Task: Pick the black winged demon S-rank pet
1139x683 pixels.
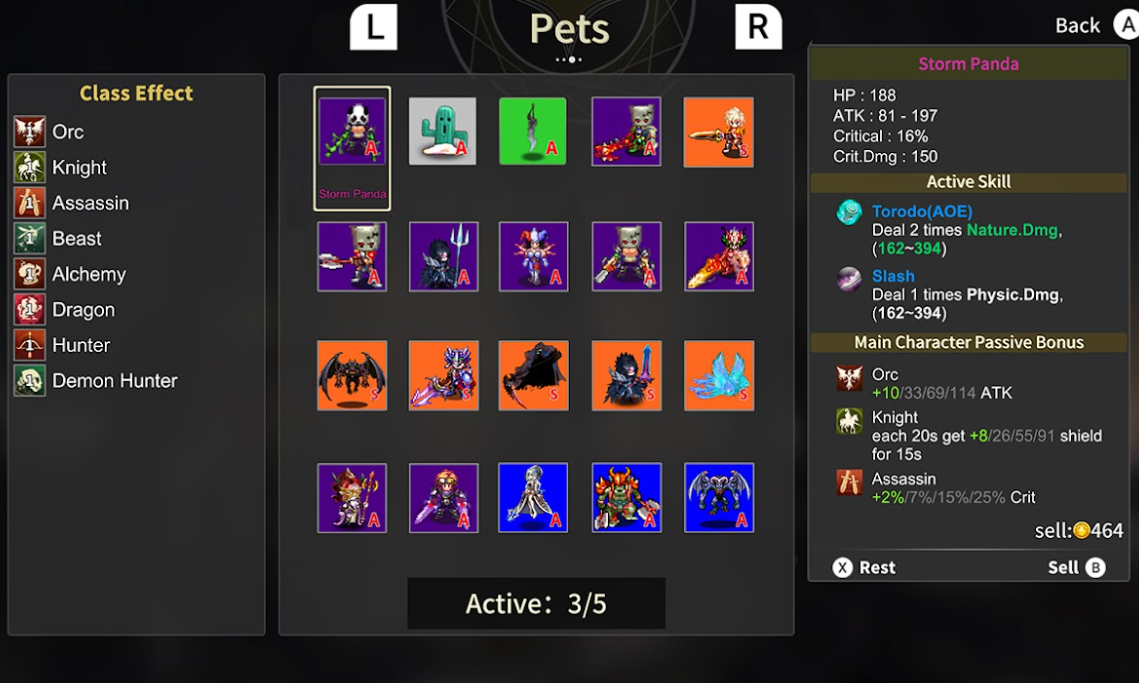Action: pos(352,376)
